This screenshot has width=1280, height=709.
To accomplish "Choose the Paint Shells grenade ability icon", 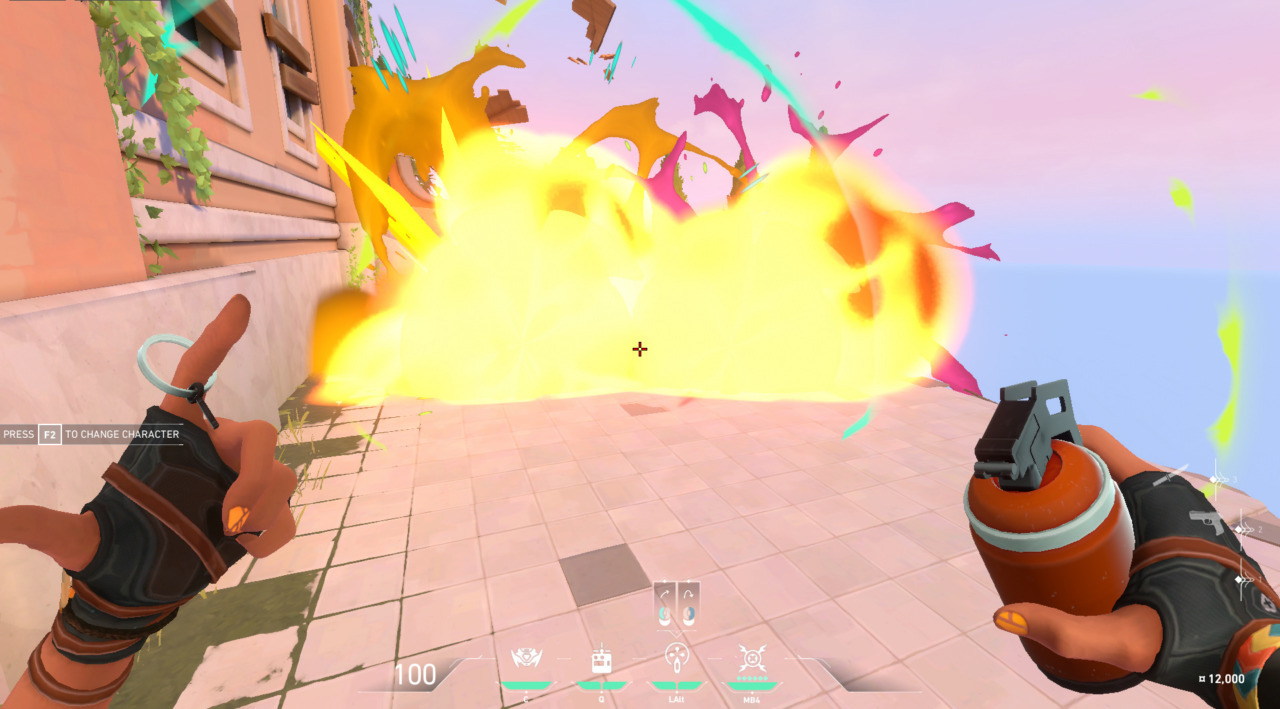I will (676, 658).
